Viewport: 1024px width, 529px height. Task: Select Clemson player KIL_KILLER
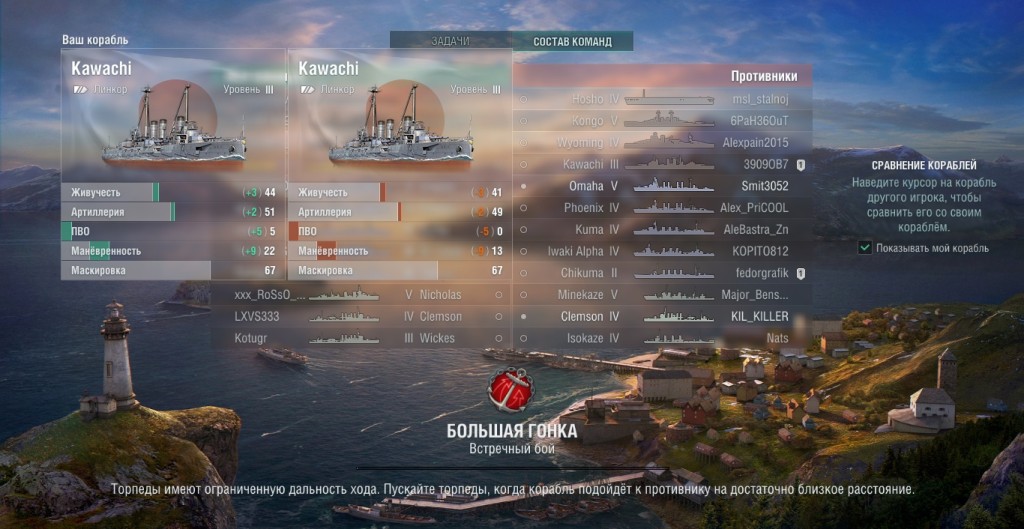click(x=662, y=316)
